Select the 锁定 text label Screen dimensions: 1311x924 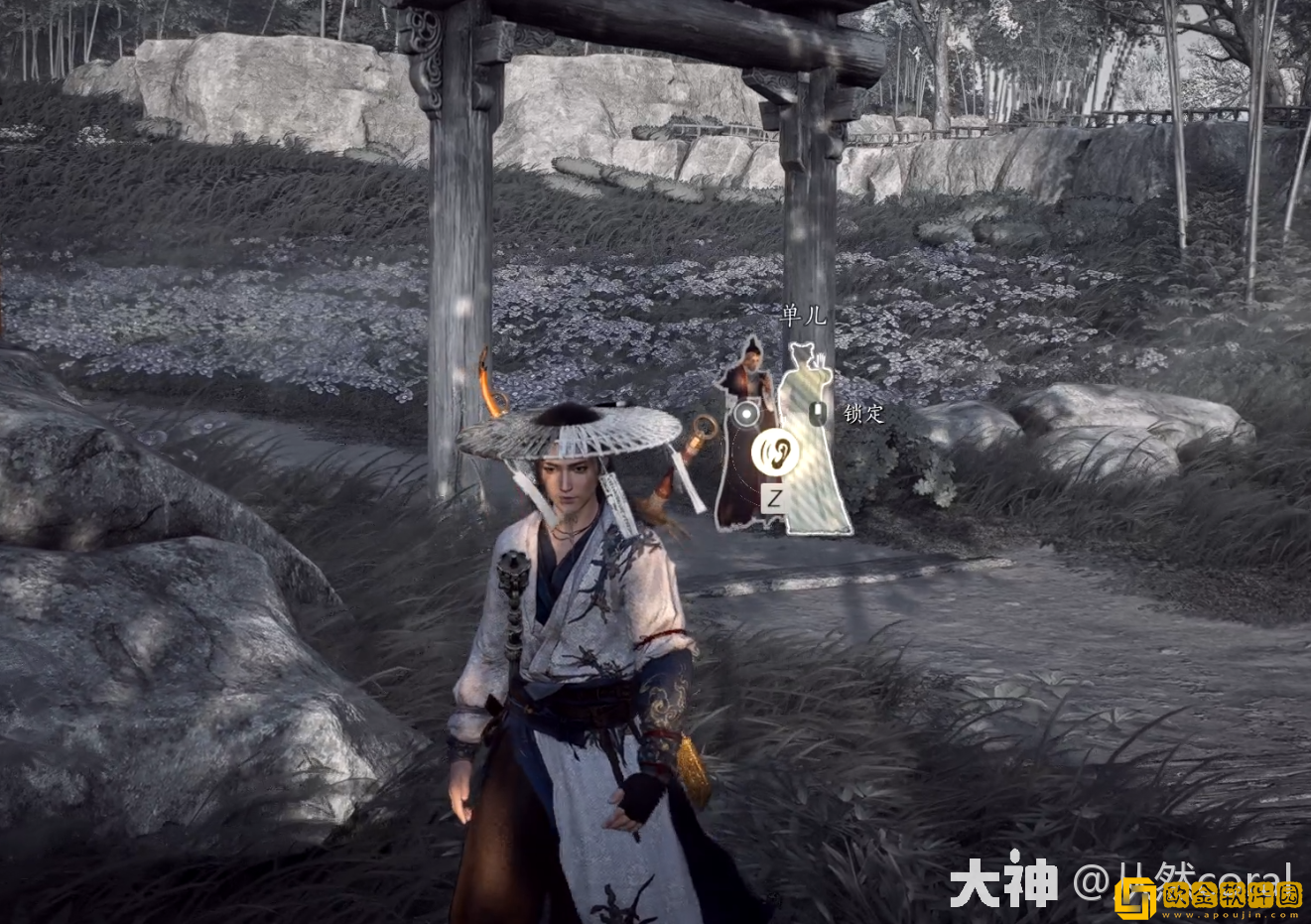(863, 414)
